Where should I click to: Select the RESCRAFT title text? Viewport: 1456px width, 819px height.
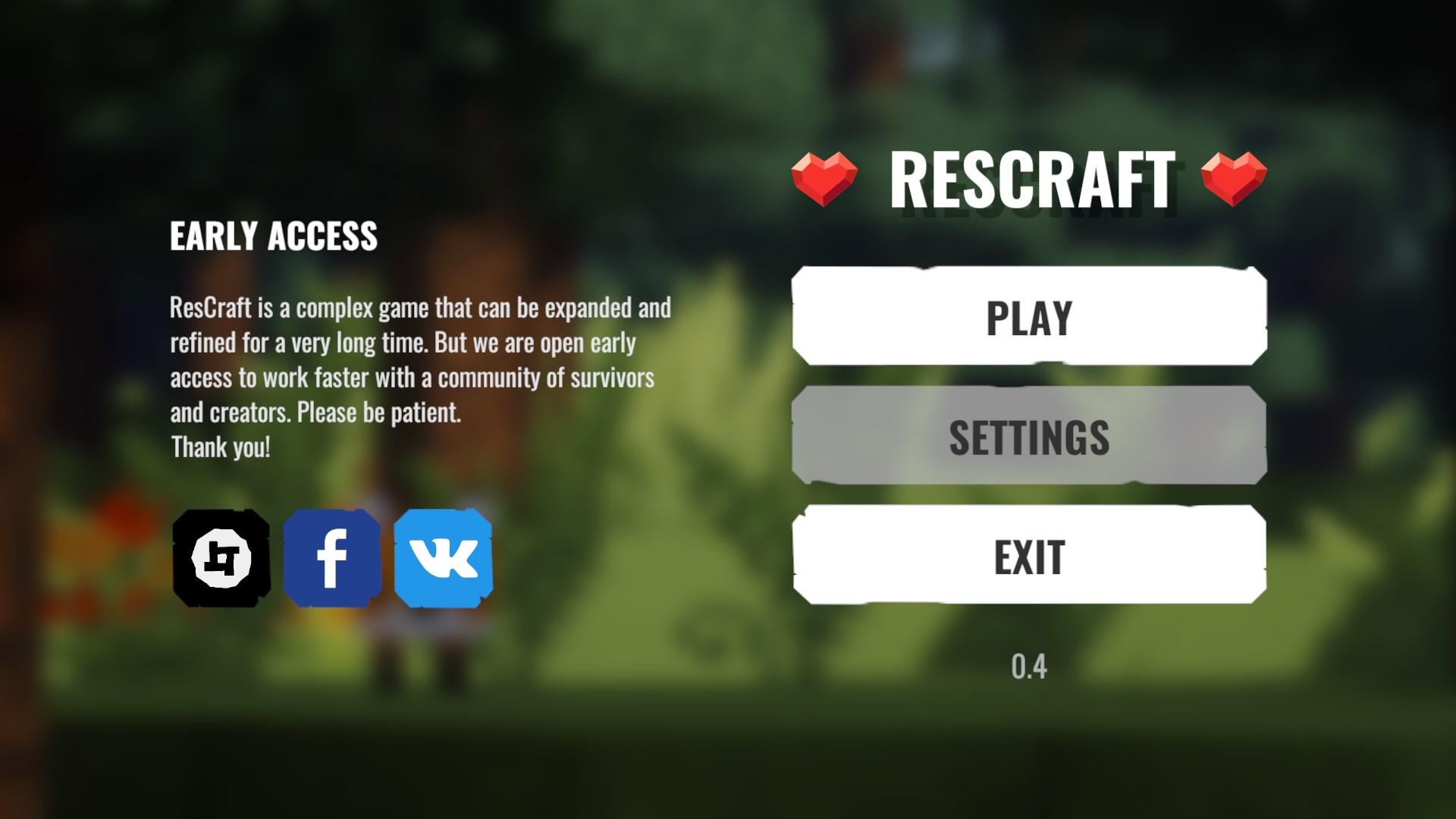1033,178
